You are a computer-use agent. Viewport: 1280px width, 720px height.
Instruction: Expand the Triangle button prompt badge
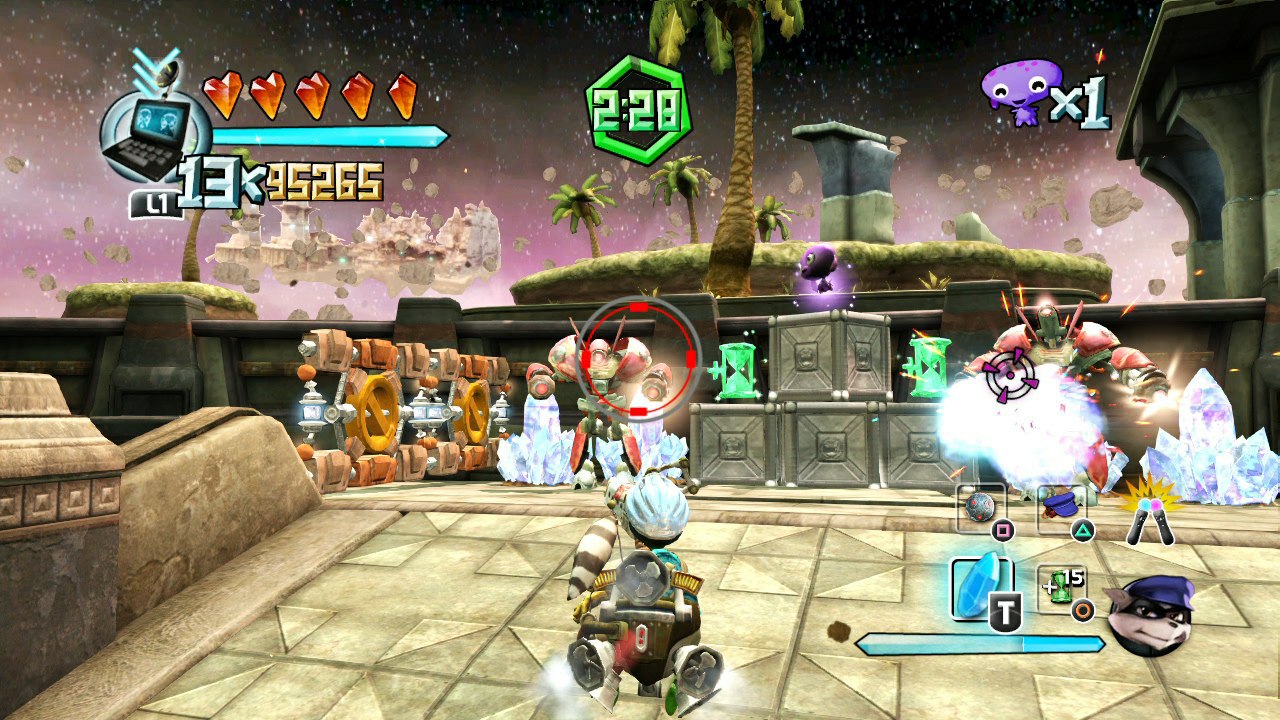tap(1084, 530)
